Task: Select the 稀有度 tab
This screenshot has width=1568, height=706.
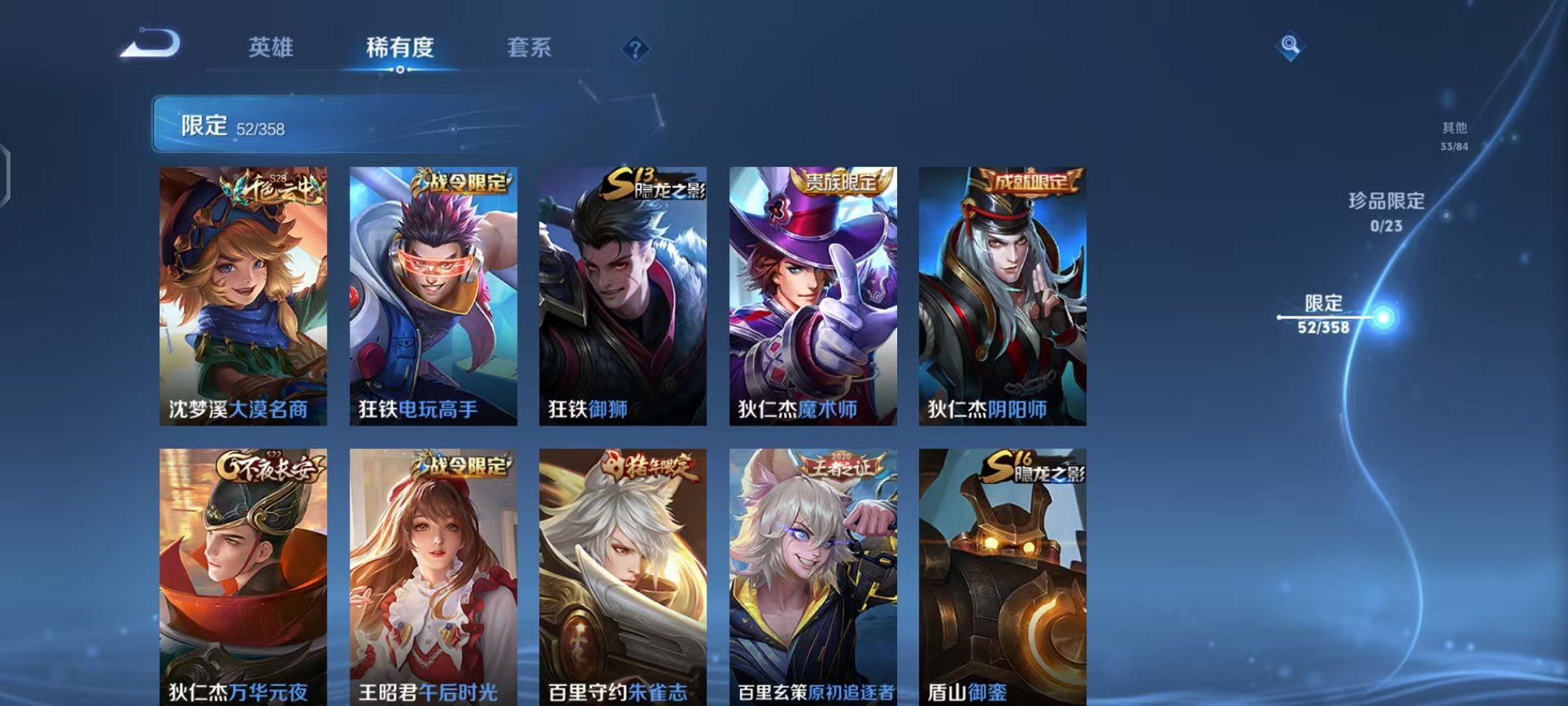Action: [x=401, y=48]
